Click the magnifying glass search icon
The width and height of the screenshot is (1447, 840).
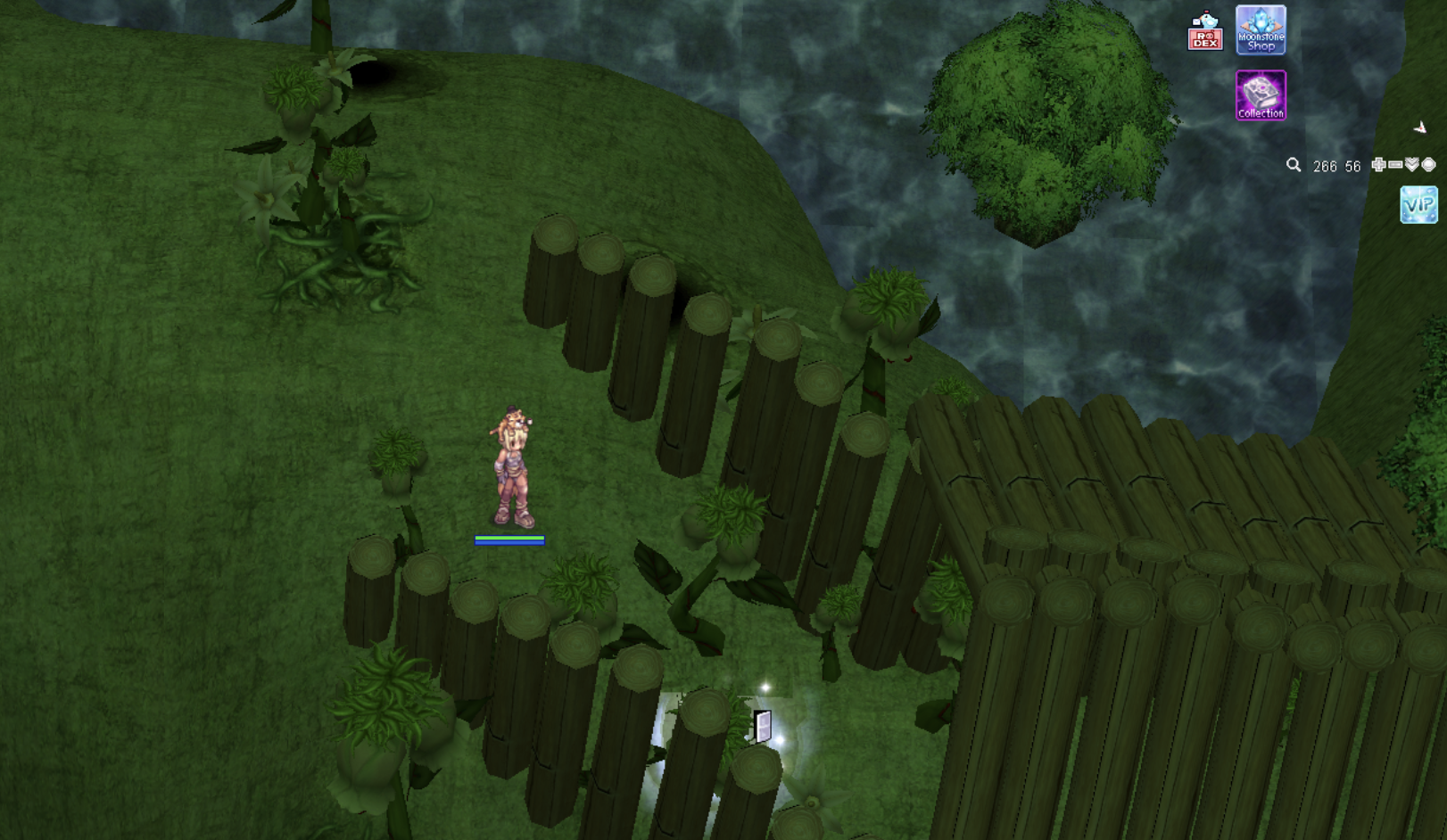pyautogui.click(x=1294, y=165)
